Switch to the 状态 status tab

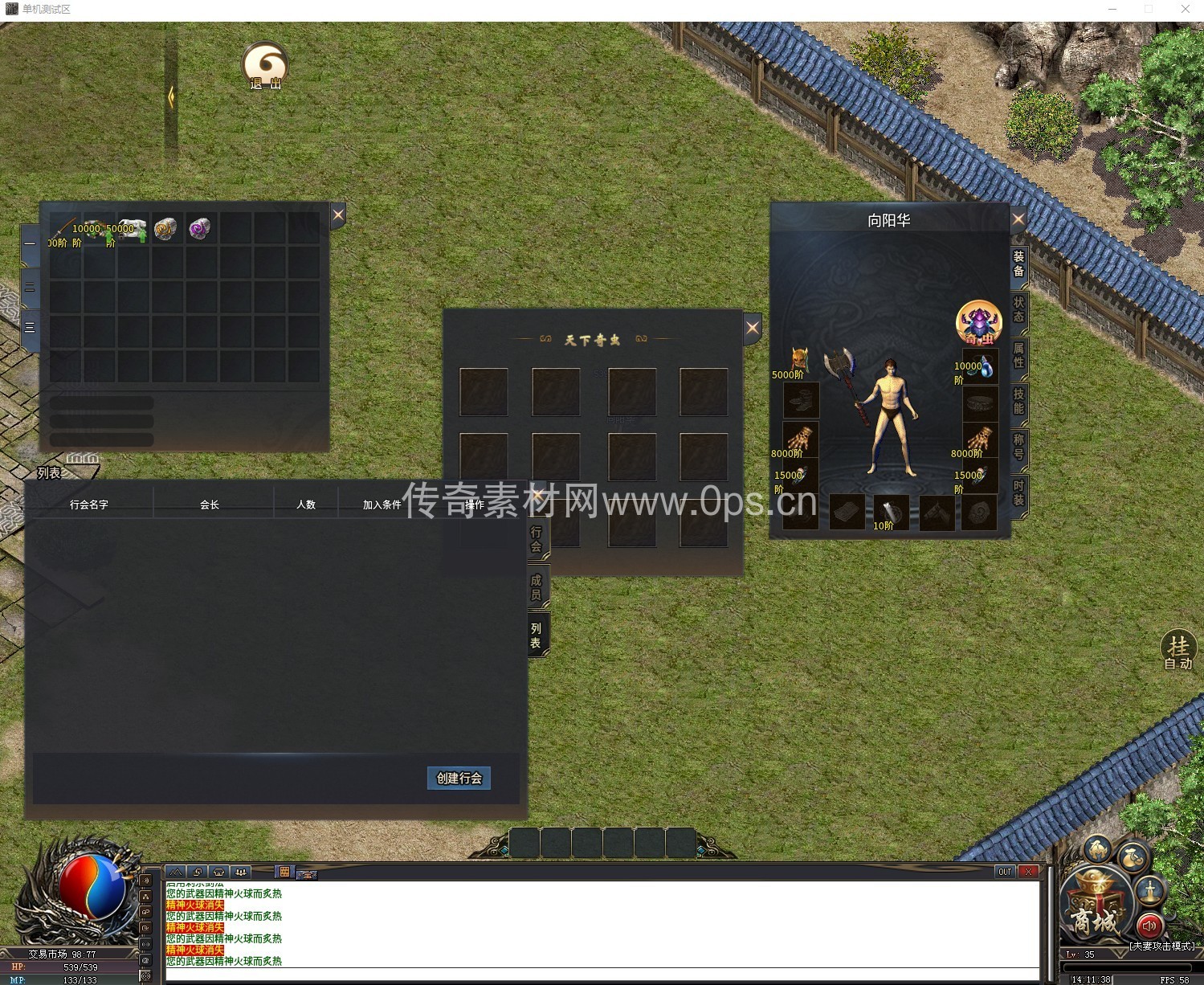1018,309
